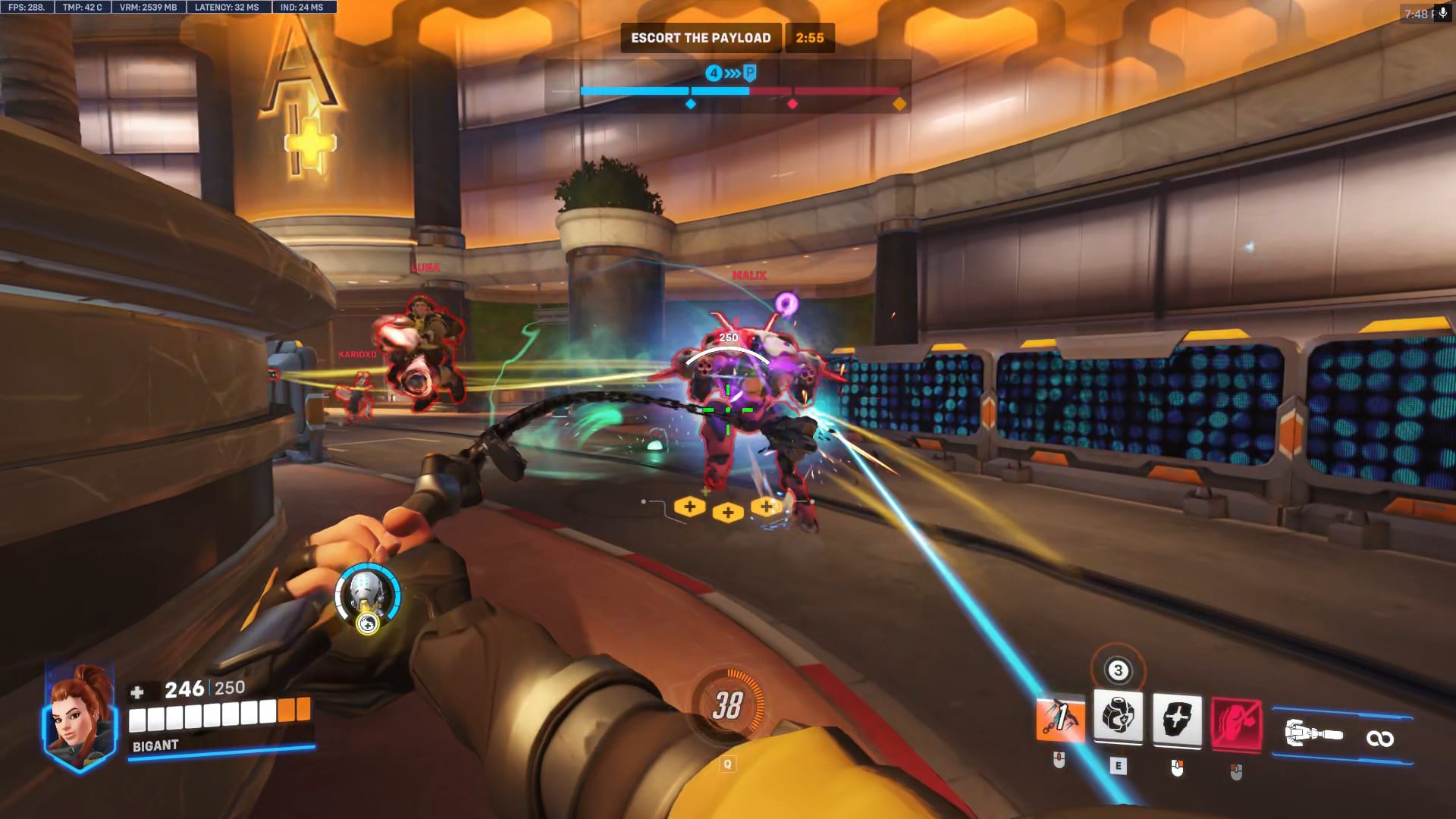Raise the Barrier Shield ability
The height and width of the screenshot is (819, 1456).
point(1177,719)
